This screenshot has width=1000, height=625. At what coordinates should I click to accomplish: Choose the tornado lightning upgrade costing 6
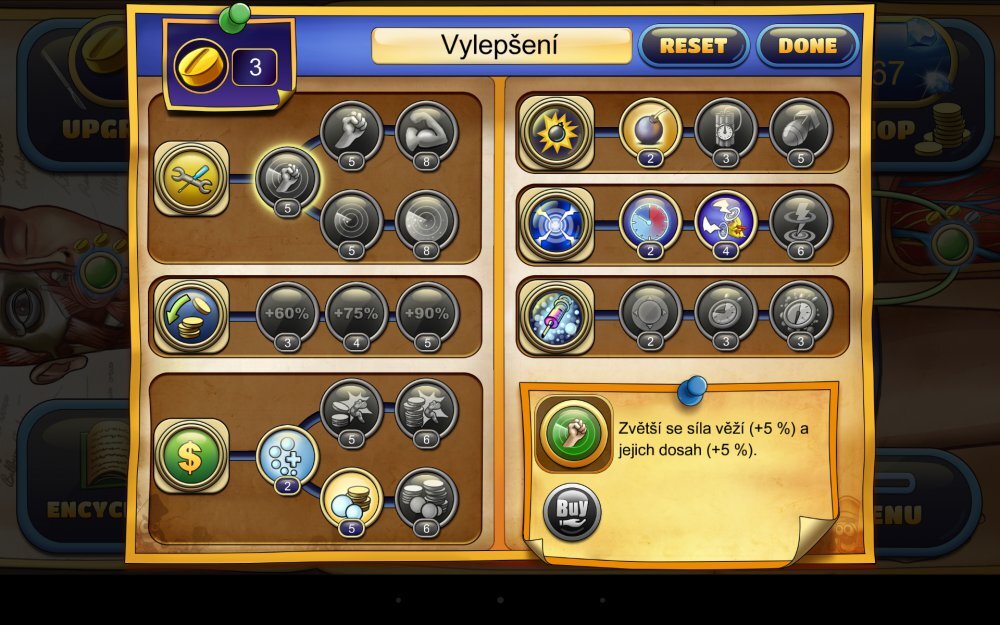pos(801,220)
